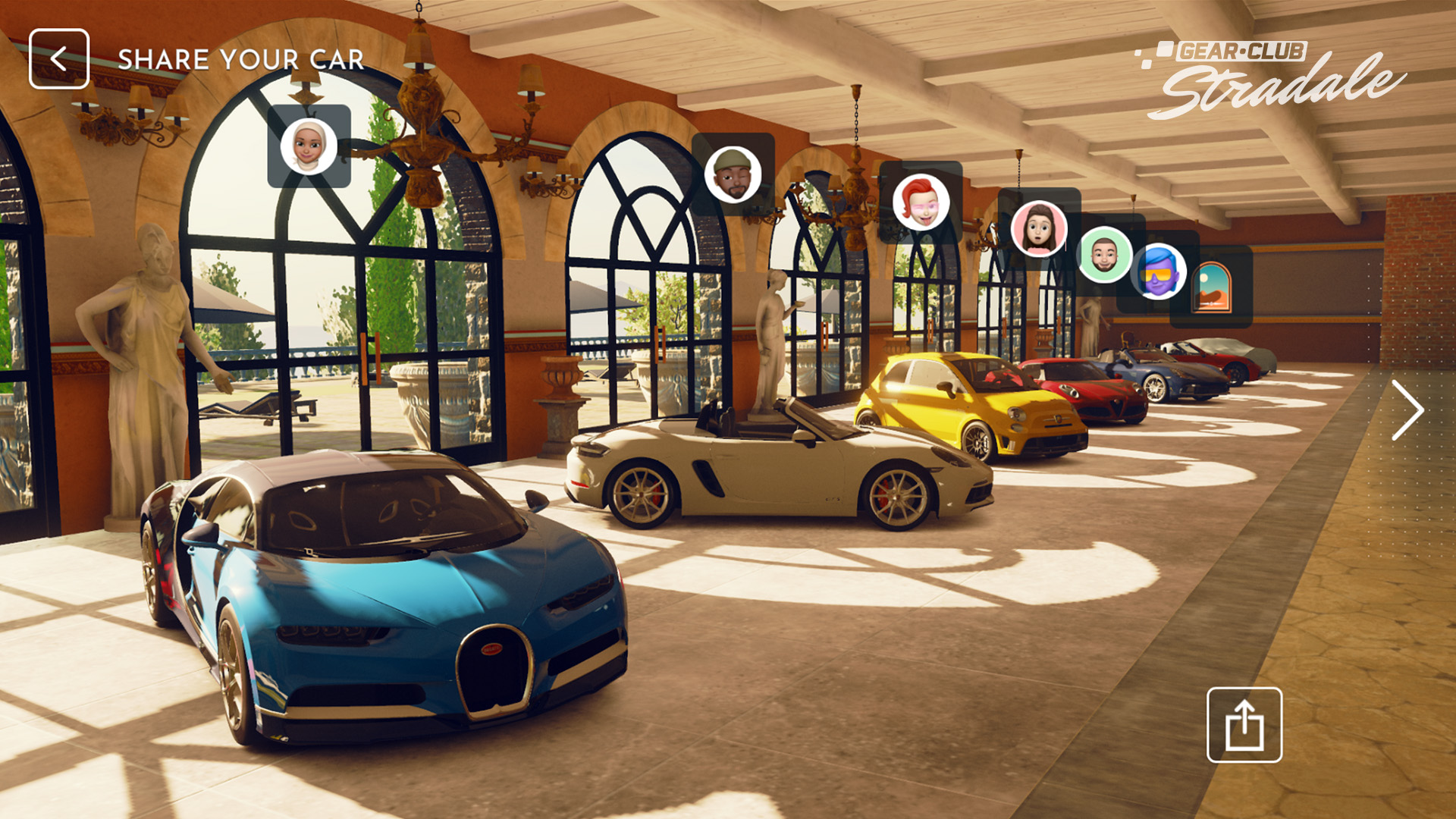The height and width of the screenshot is (819, 1456).
Task: Show next cars with right chevron
Action: (1407, 410)
